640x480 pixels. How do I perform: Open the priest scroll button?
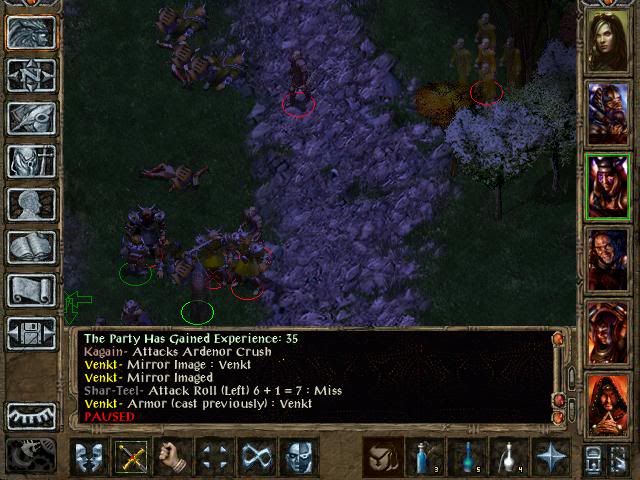tap(31, 290)
